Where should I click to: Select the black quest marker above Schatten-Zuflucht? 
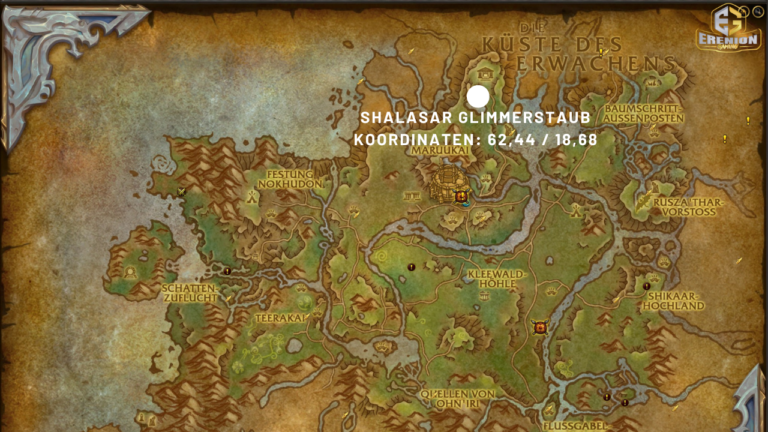(228, 271)
